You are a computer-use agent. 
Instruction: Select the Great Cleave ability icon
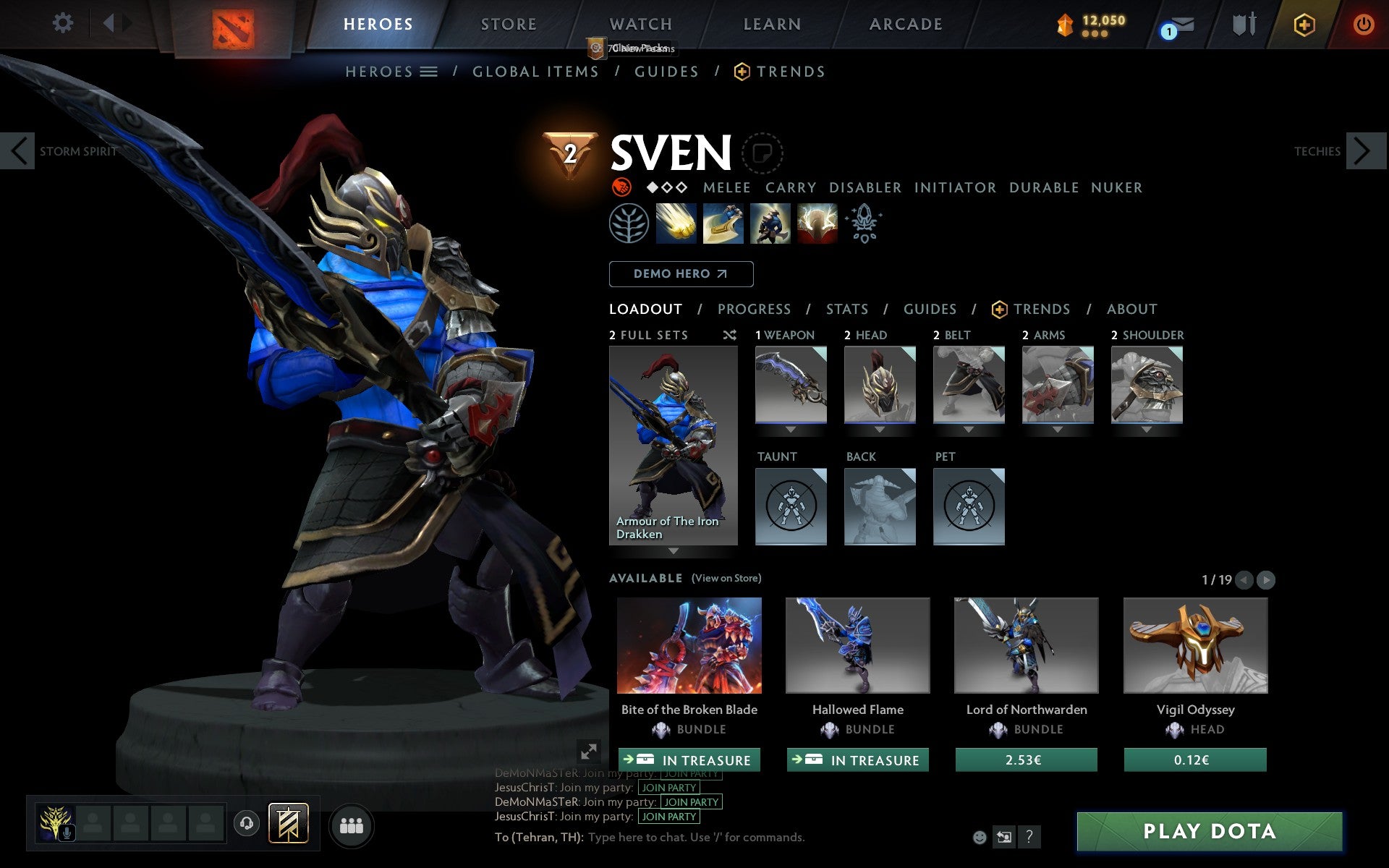point(723,223)
